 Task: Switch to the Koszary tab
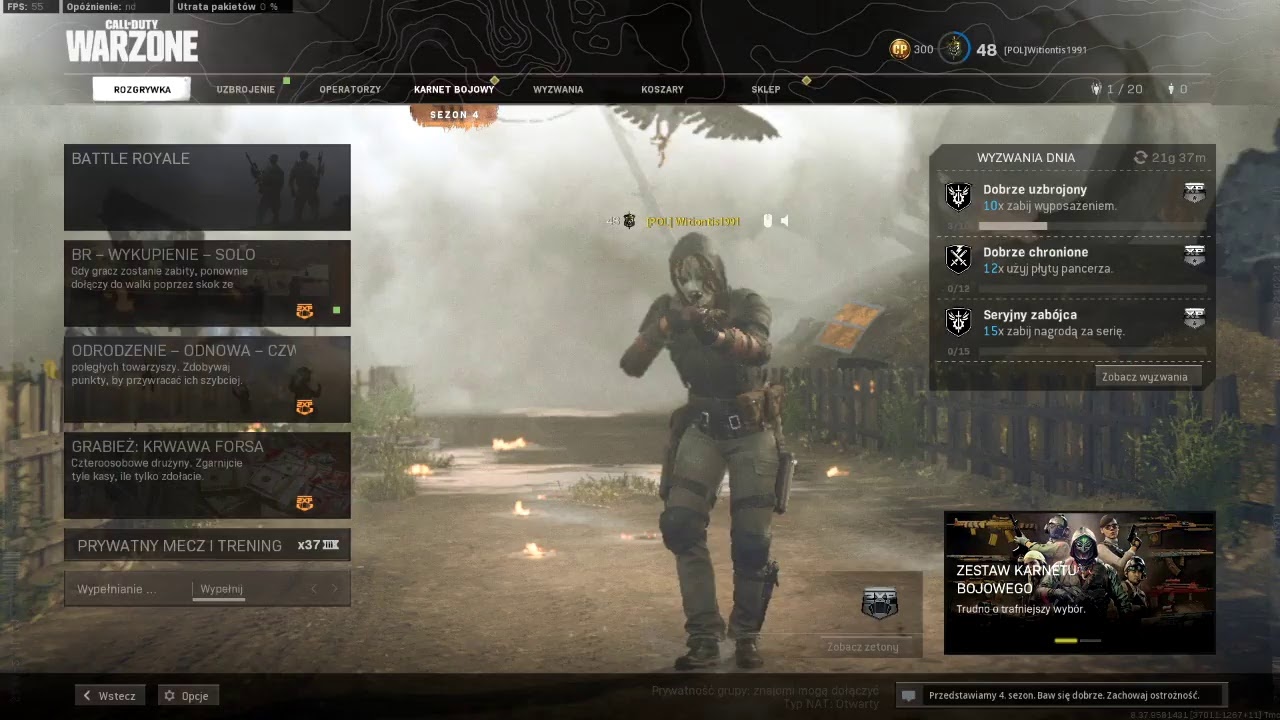click(662, 89)
